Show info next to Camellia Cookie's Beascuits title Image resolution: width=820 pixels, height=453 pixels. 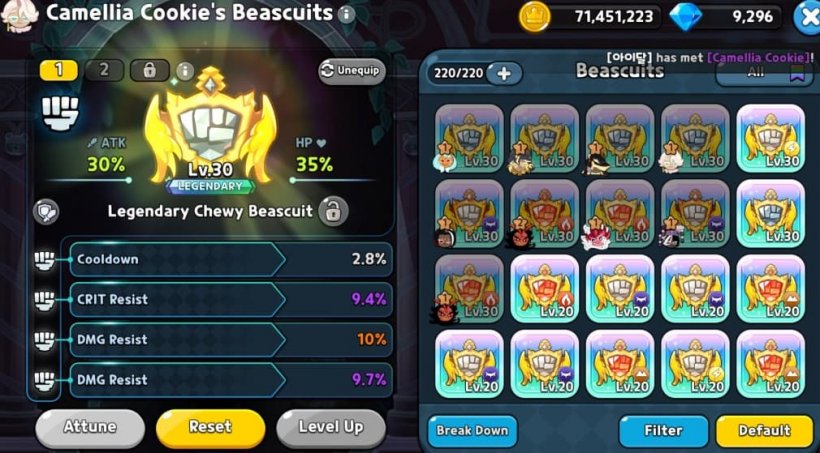point(346,14)
